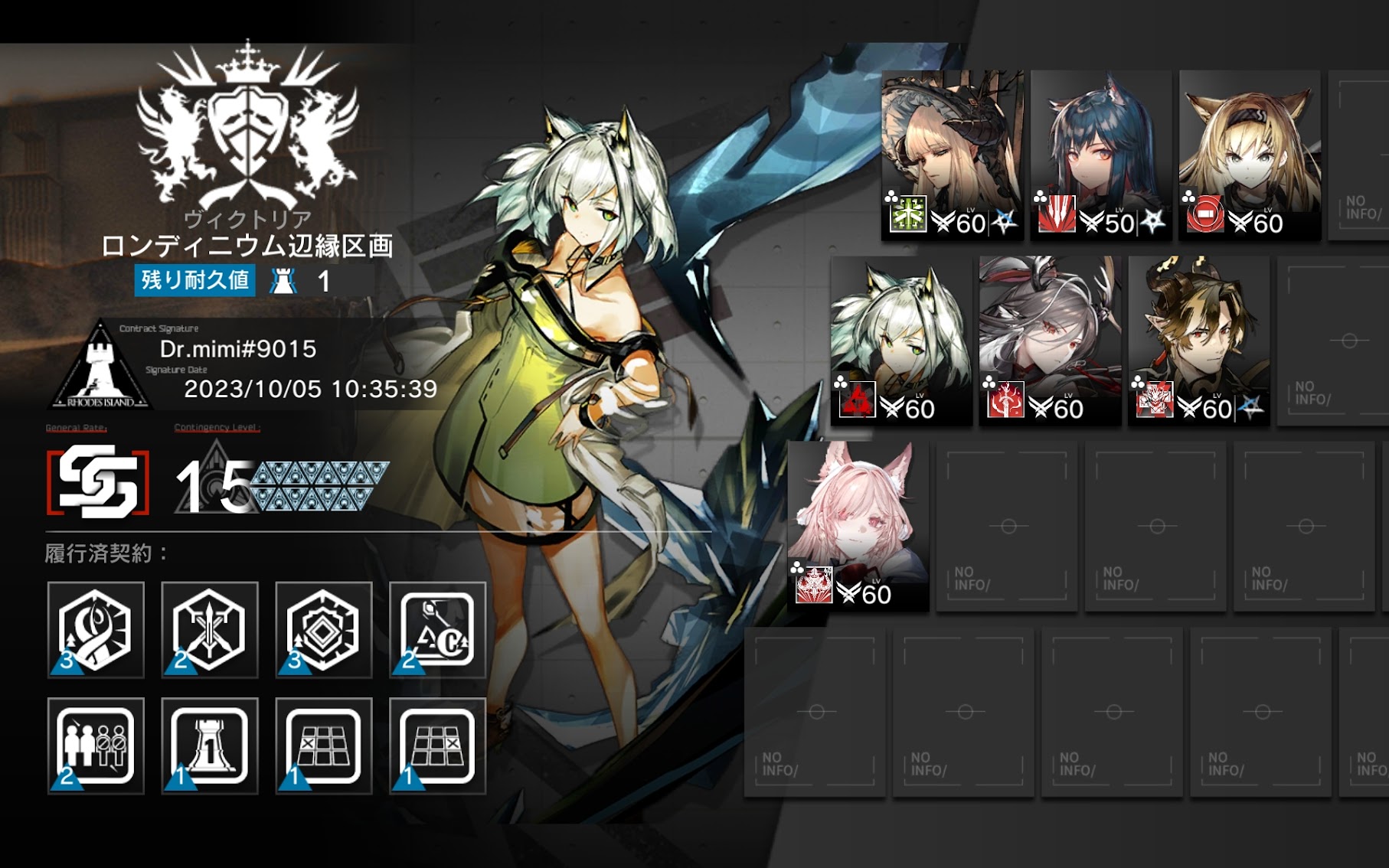This screenshot has width=1389, height=868.
Task: View the tower life point contract icon
Action: tap(209, 746)
